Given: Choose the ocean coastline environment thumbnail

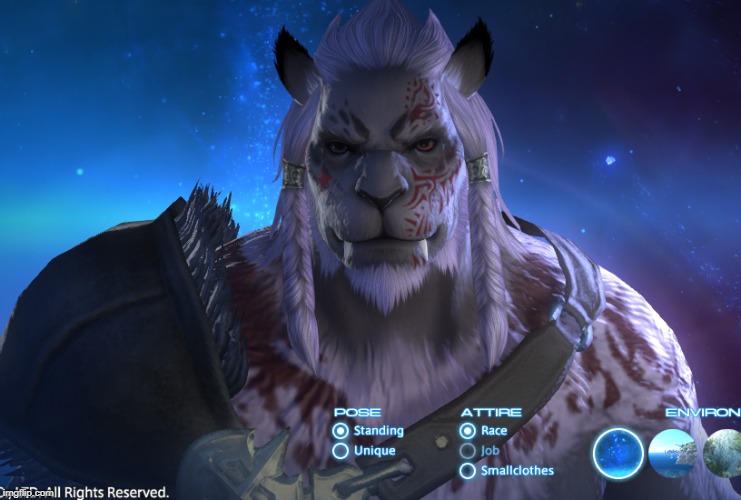Looking at the screenshot, I should pos(672,454).
